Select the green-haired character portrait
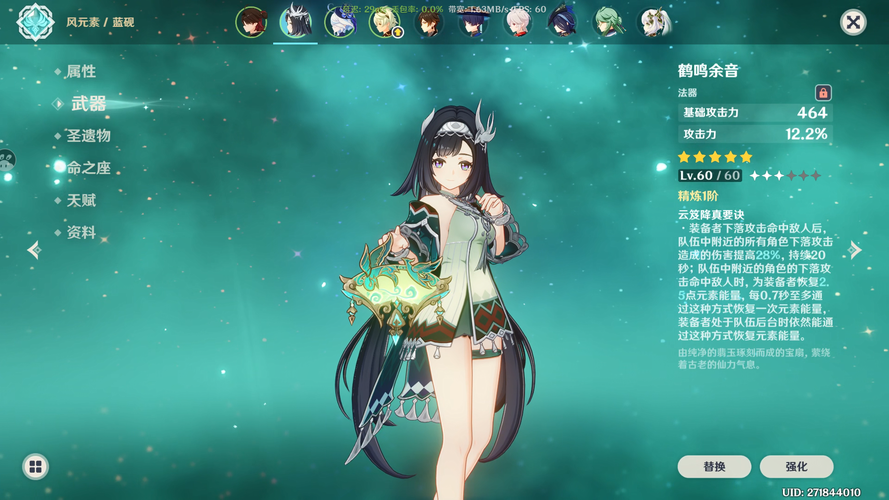Viewport: 889px width, 500px height. coord(607,22)
